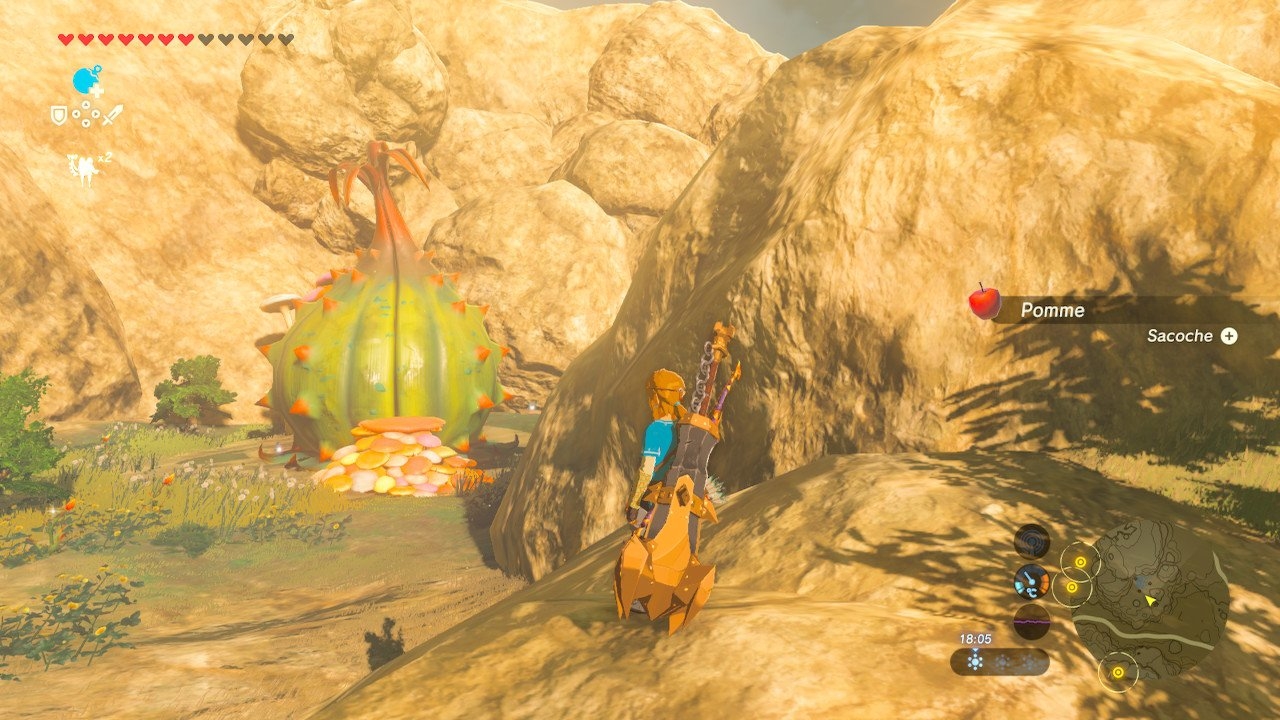This screenshot has height=720, width=1280.
Task: Click the Pomme apple pickup notification
Action: click(1051, 310)
